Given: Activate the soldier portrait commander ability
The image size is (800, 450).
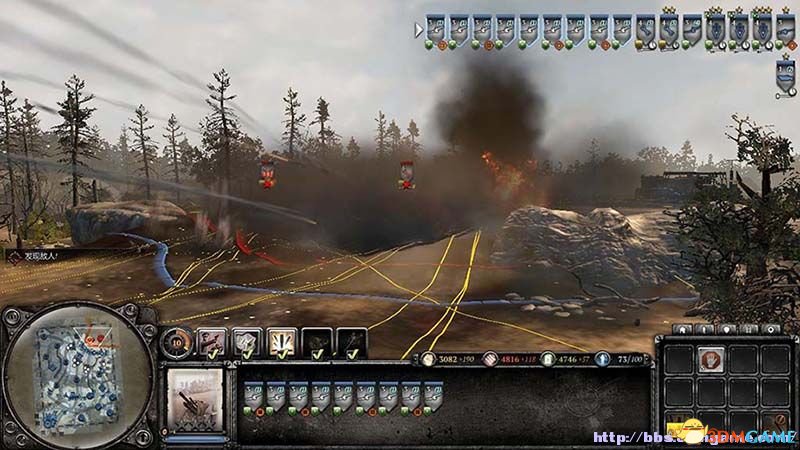Looking at the screenshot, I should [212, 343].
